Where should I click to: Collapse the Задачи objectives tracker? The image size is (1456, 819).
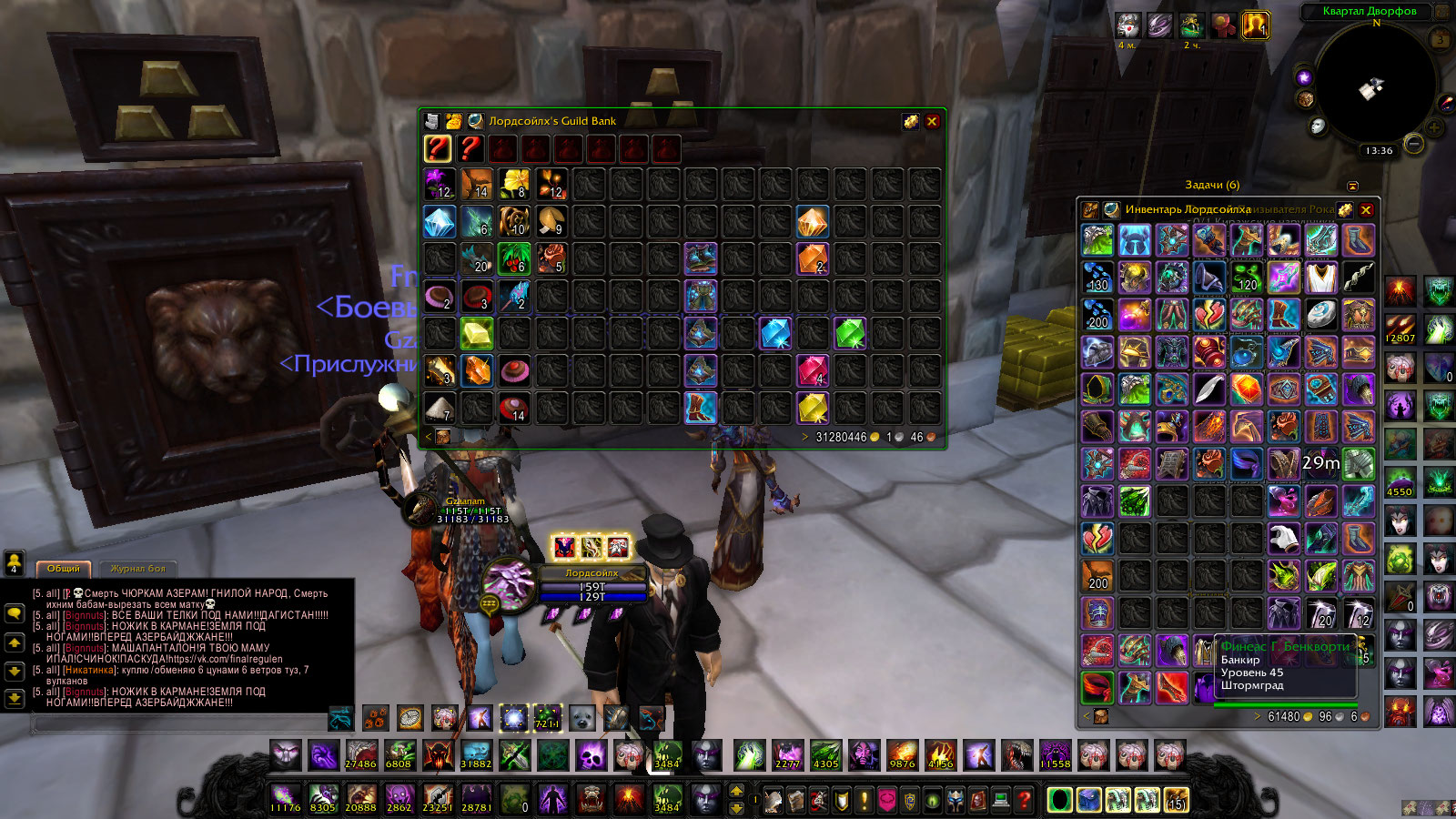[x=1352, y=186]
